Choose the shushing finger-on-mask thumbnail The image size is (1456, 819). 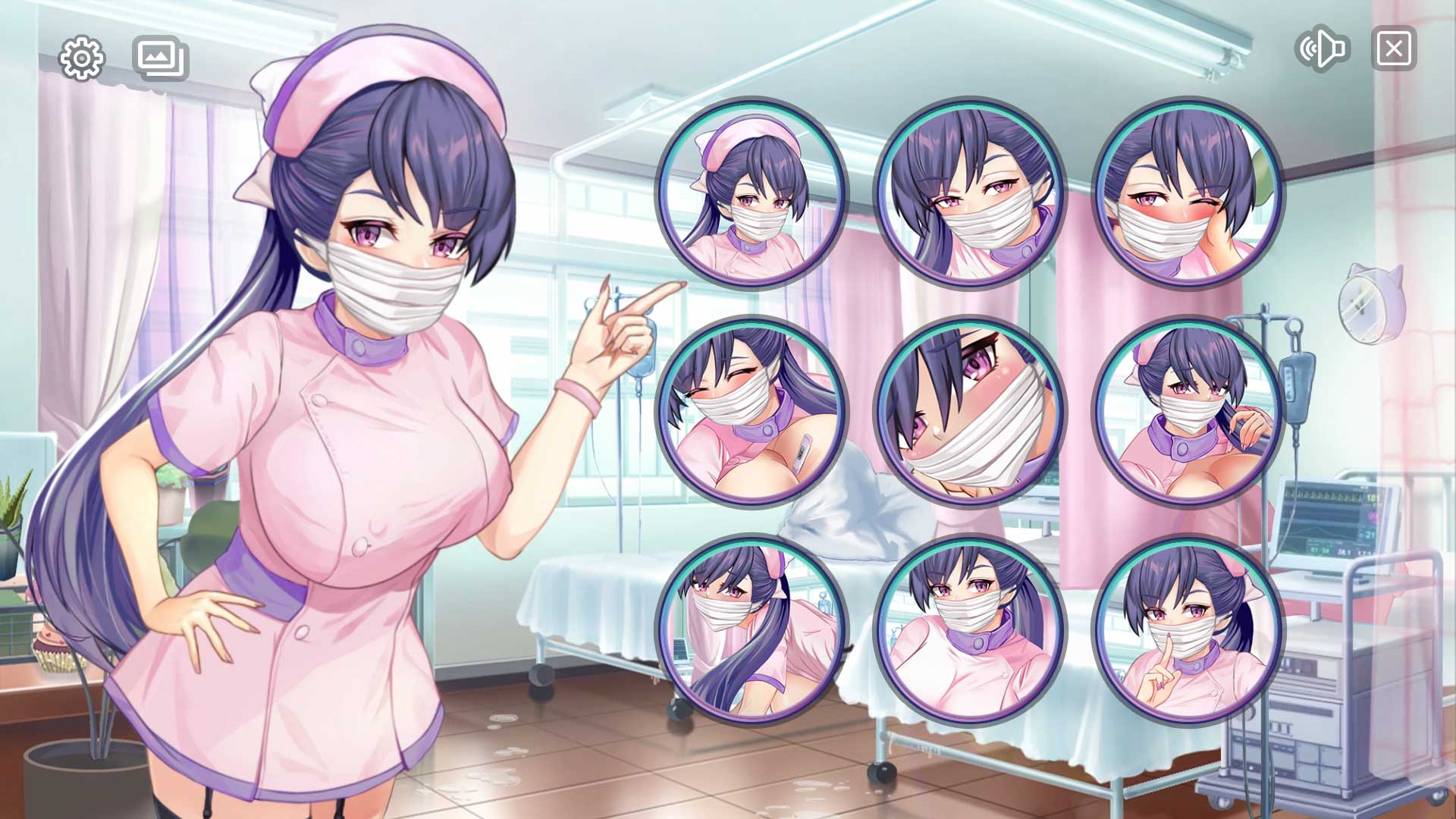point(1188,630)
